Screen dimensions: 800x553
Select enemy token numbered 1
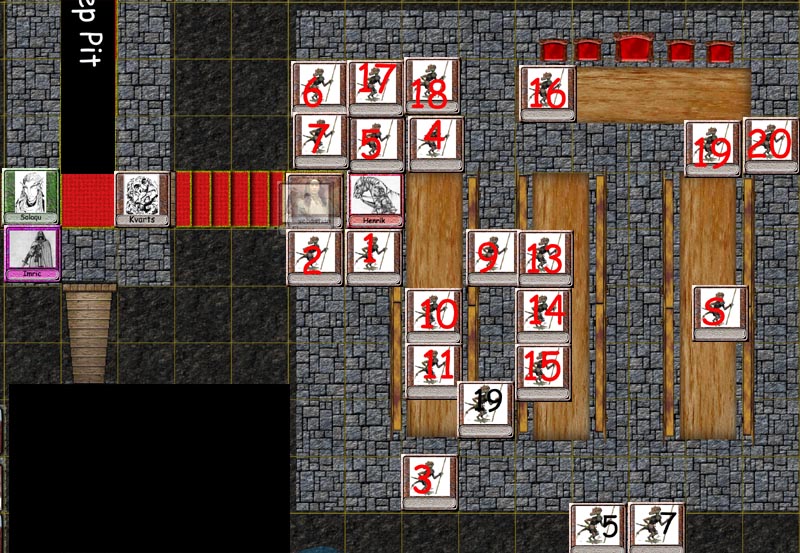pos(374,257)
